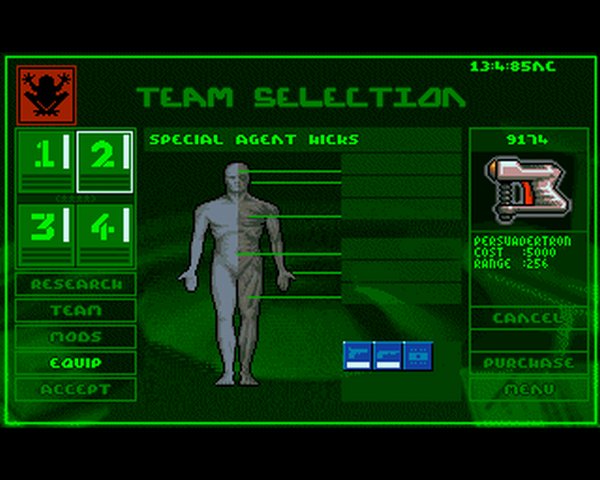Image resolution: width=600 pixels, height=480 pixels.
Task: Cancel the Persuadertron selection
Action: 529,317
